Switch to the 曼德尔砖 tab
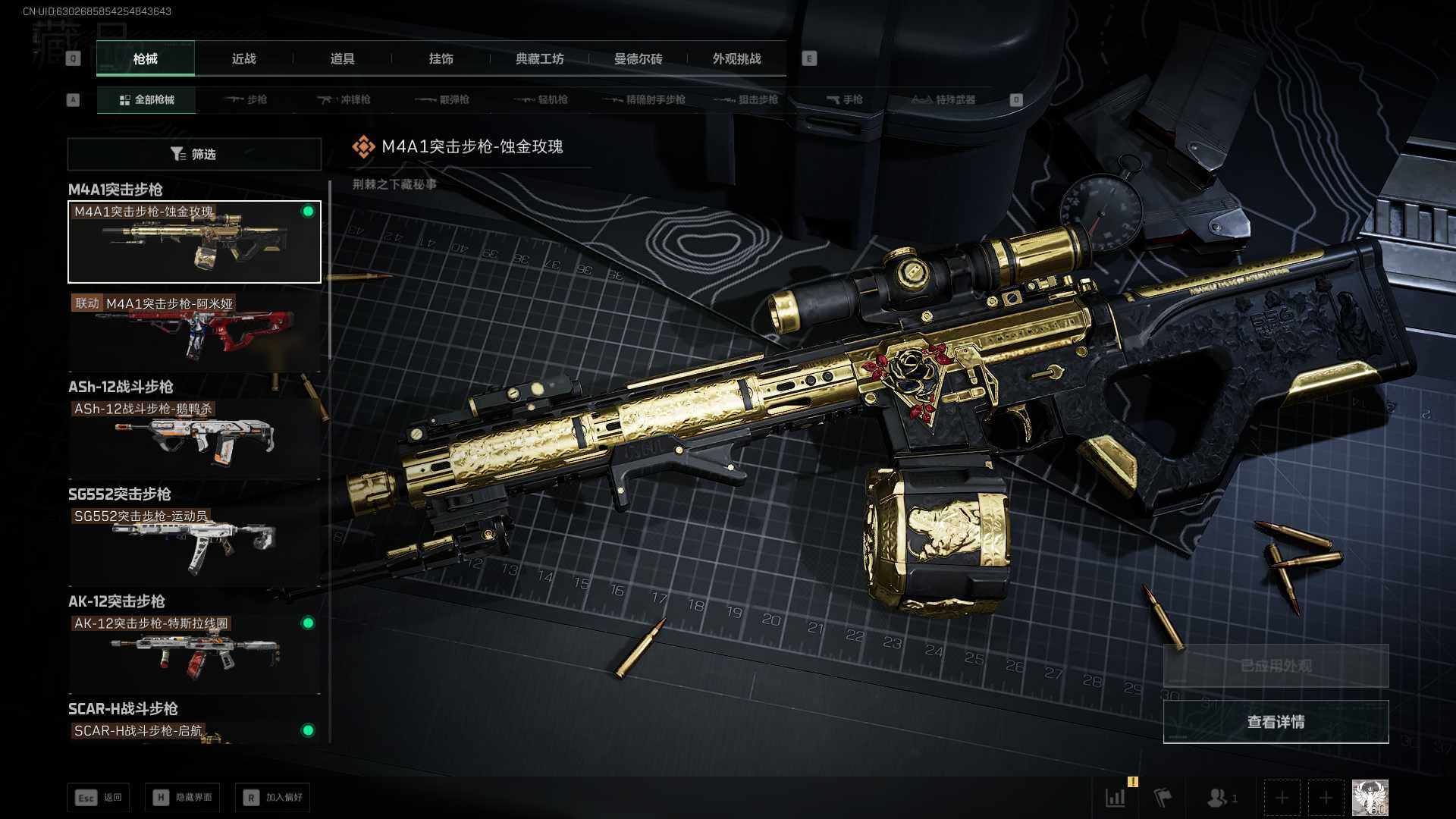The height and width of the screenshot is (819, 1456). [638, 58]
